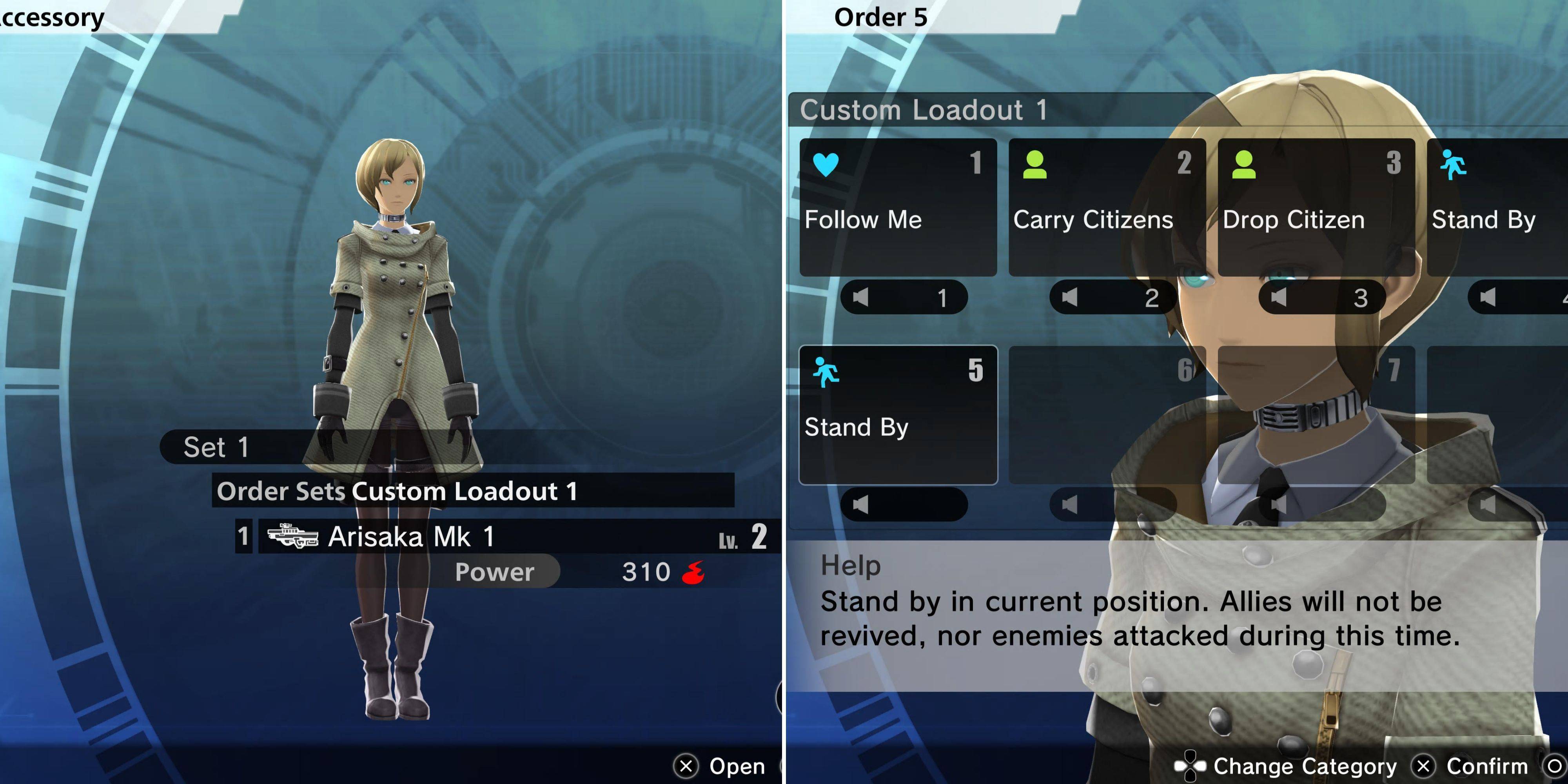
Task: Click the voice speaker pill numbered 1
Action: coord(904,297)
